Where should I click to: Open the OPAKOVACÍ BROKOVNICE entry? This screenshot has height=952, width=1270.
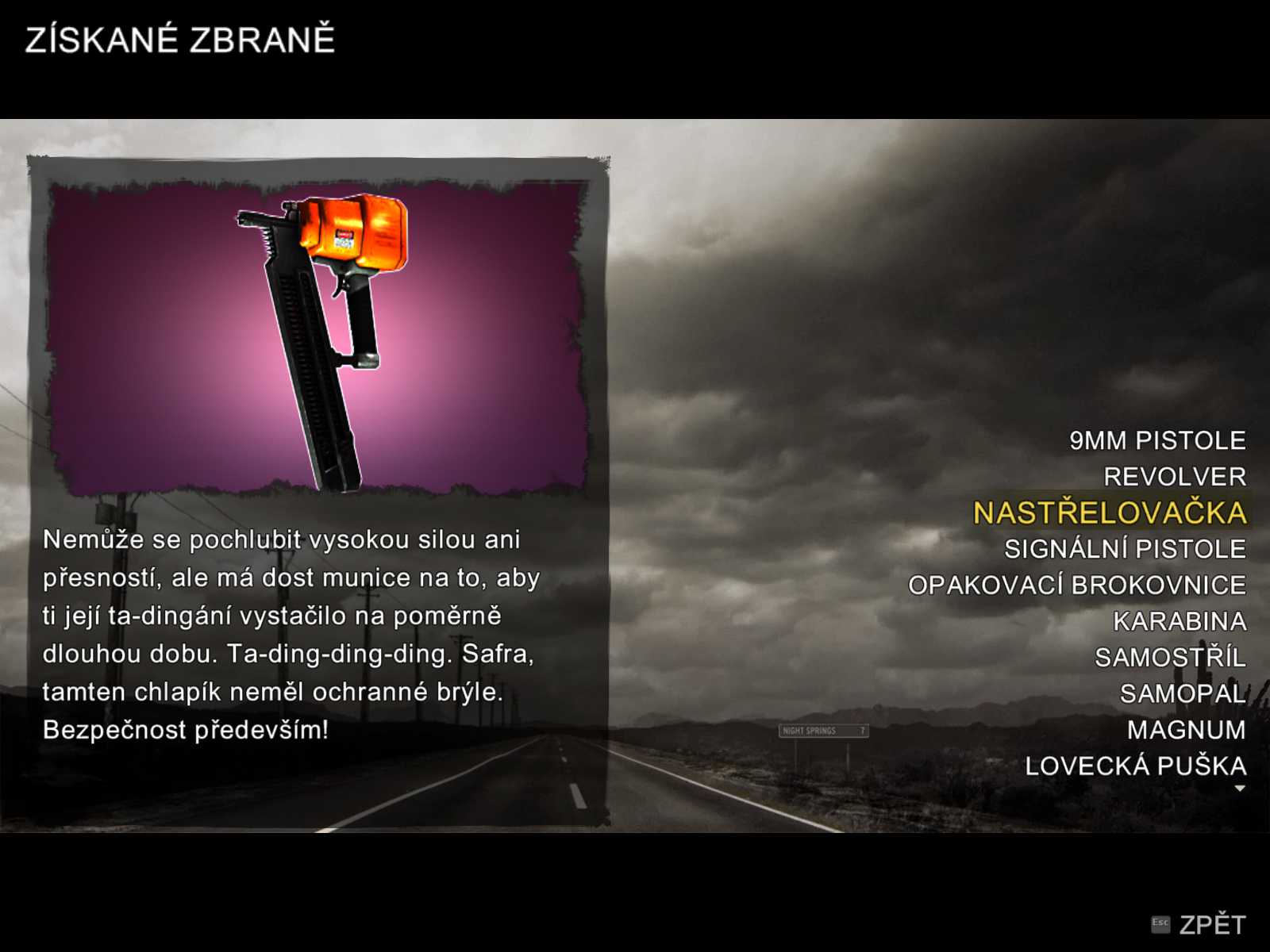[1076, 585]
